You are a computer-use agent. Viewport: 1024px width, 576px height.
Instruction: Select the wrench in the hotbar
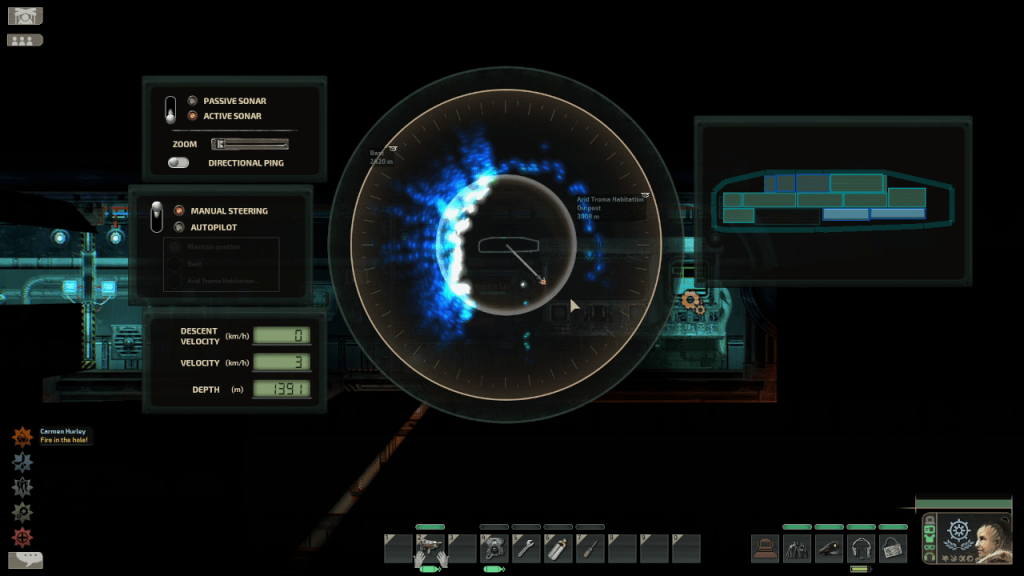(x=526, y=548)
